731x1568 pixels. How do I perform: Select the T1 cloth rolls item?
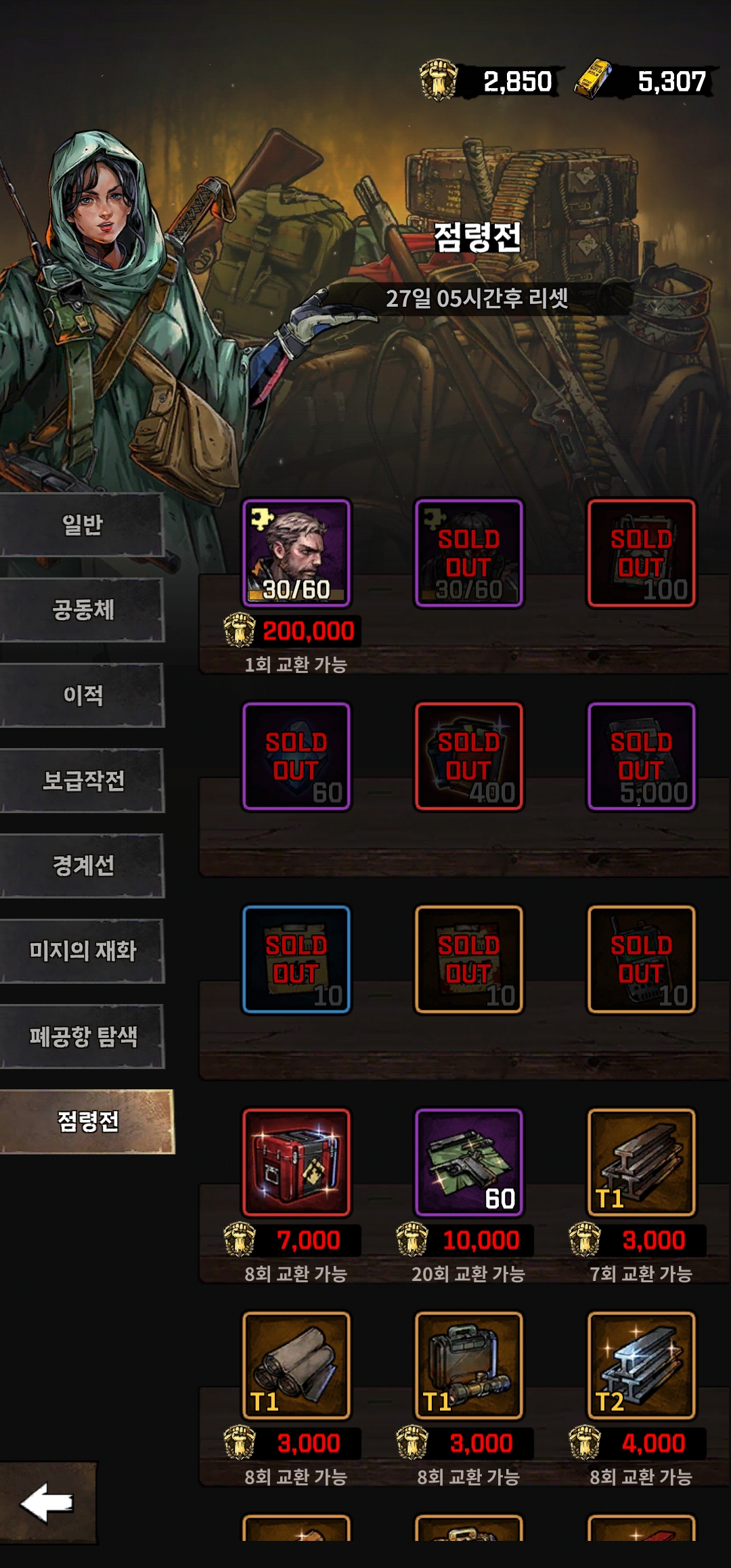pyautogui.click(x=296, y=1366)
